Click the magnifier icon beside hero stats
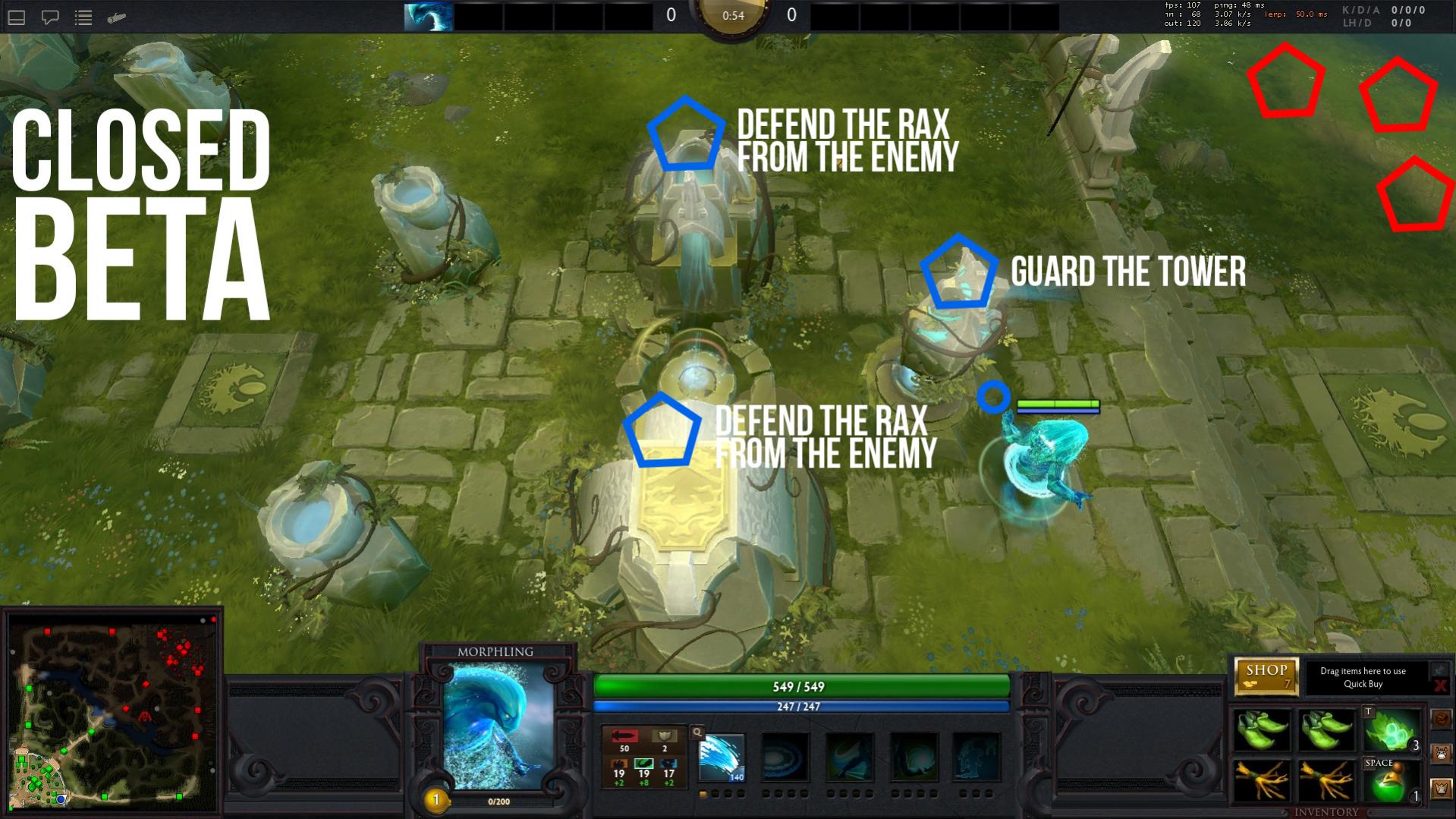The height and width of the screenshot is (819, 1456). click(697, 732)
